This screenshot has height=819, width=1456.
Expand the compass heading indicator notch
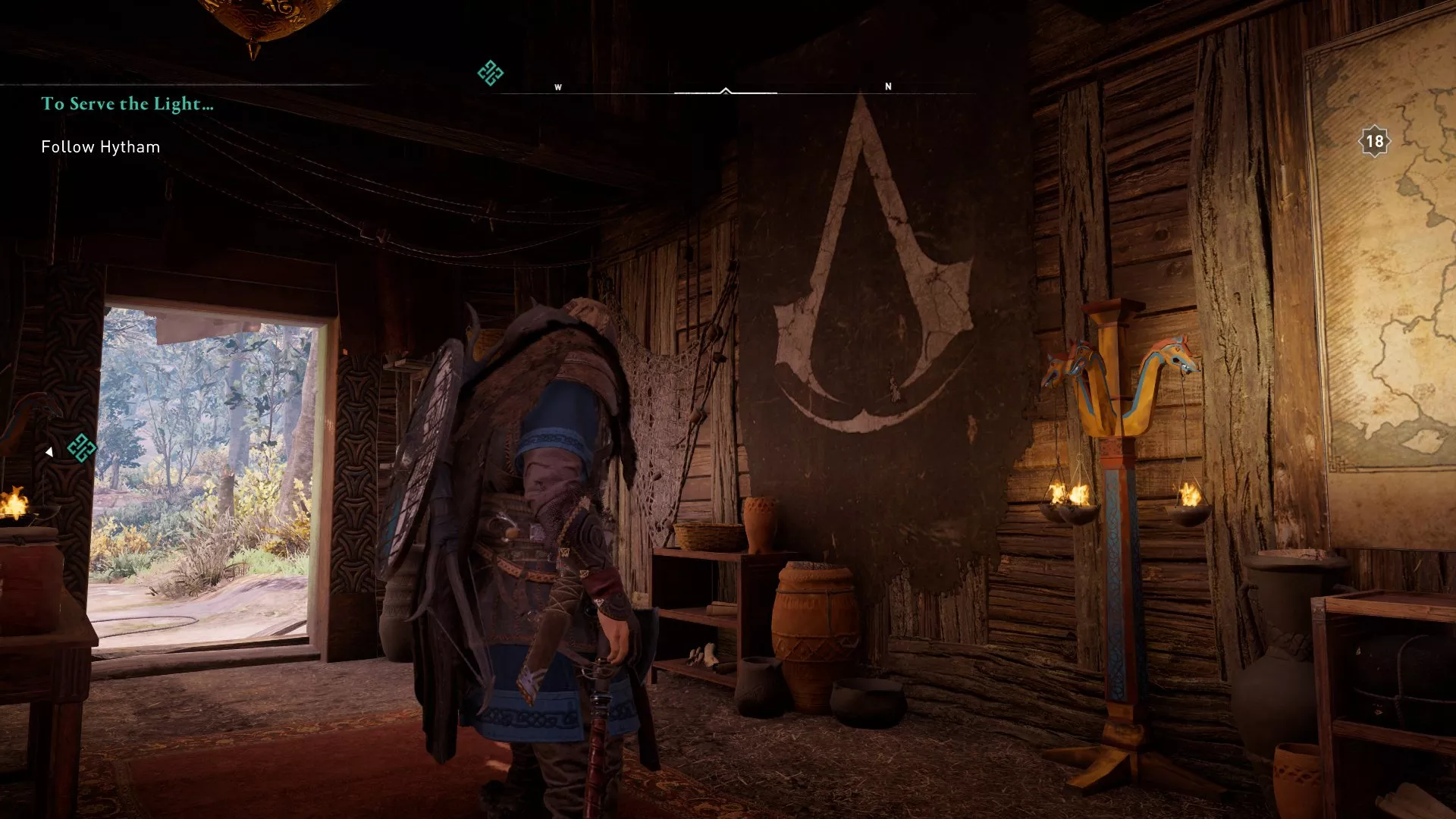(x=726, y=89)
